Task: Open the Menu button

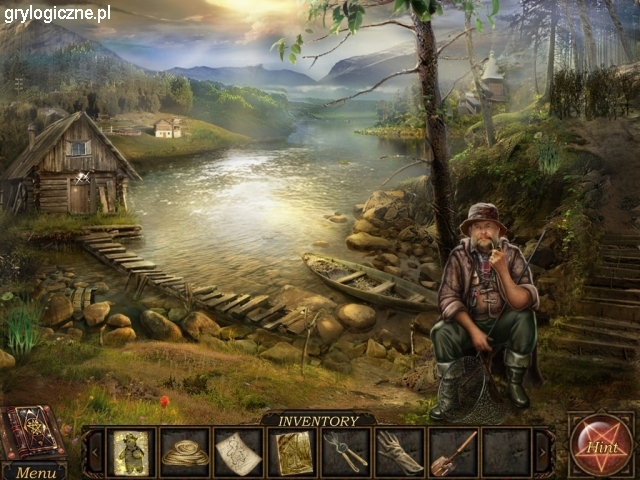Action: pos(35,472)
